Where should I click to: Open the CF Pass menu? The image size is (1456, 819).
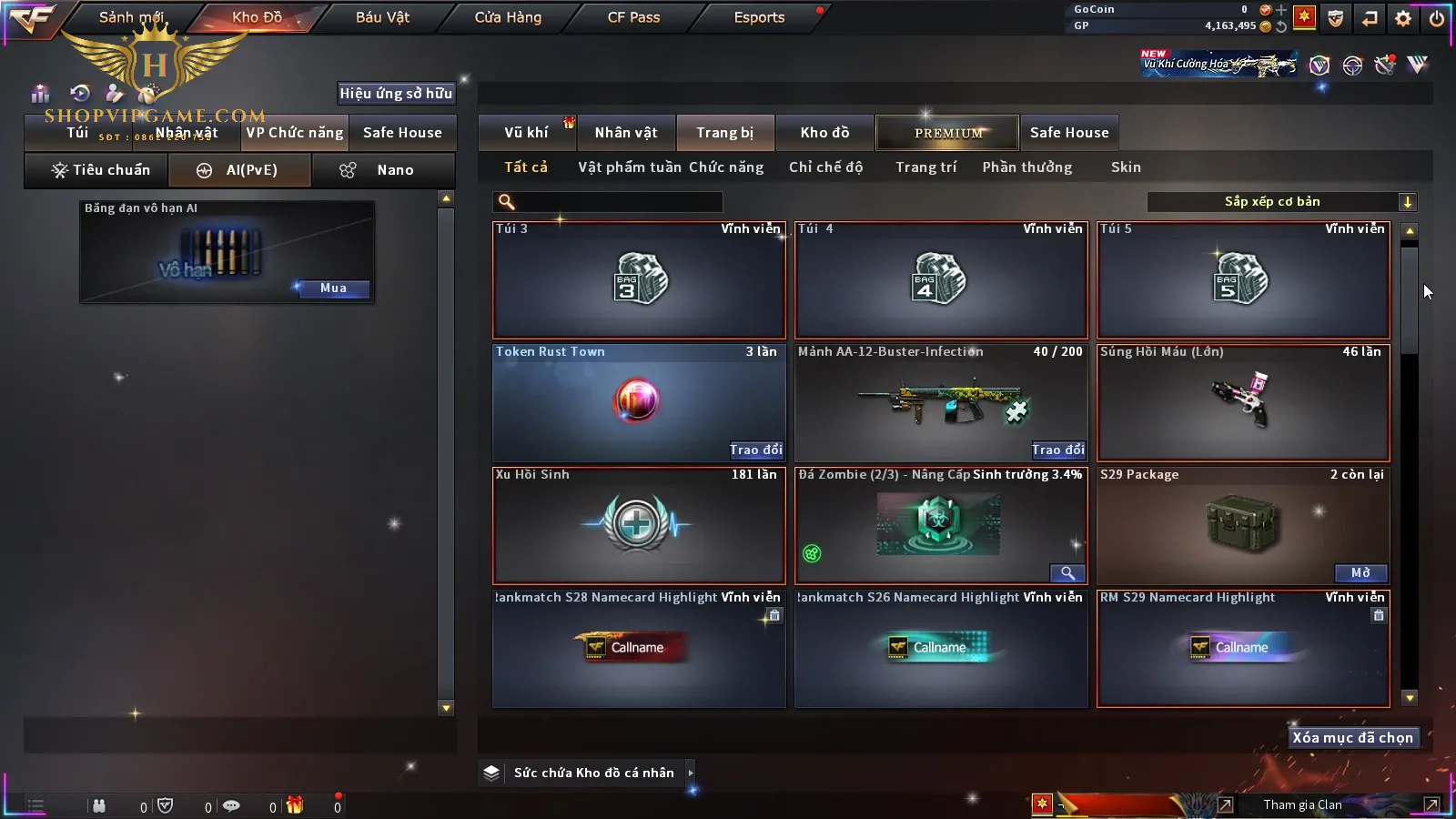[633, 17]
